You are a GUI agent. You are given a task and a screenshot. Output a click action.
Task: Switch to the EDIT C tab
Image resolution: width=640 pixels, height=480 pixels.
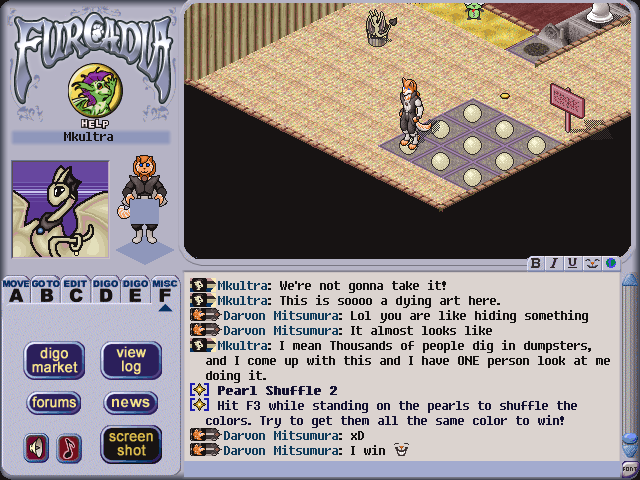click(76, 290)
